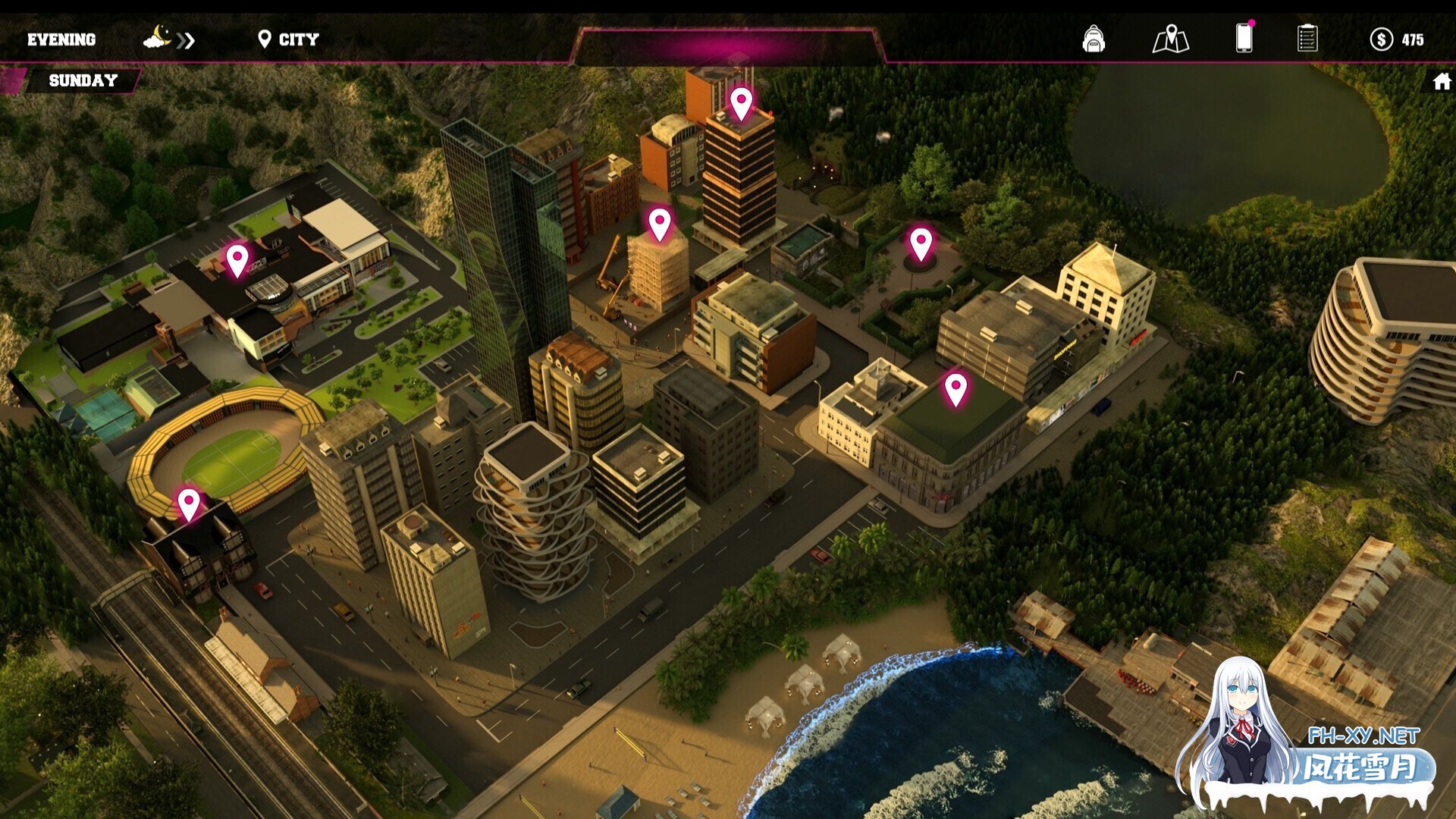Go home using the house icon

pos(1442,81)
